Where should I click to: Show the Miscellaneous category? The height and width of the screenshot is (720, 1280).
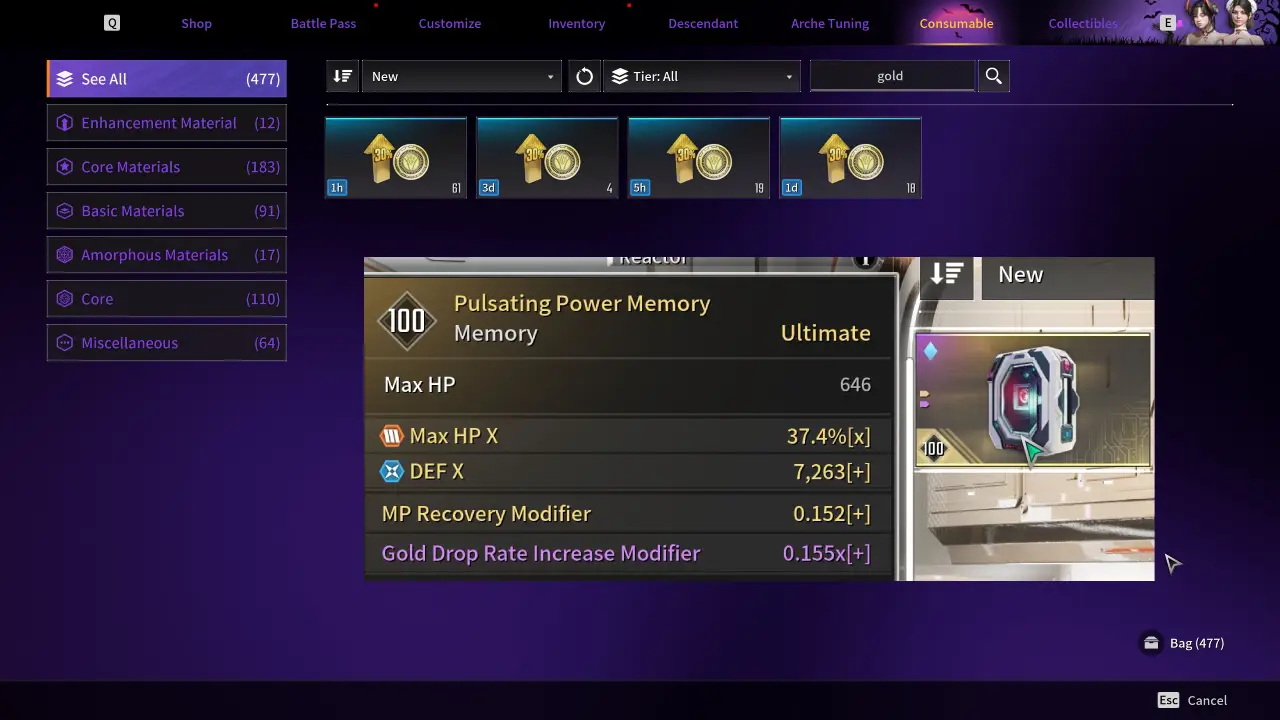(x=167, y=343)
